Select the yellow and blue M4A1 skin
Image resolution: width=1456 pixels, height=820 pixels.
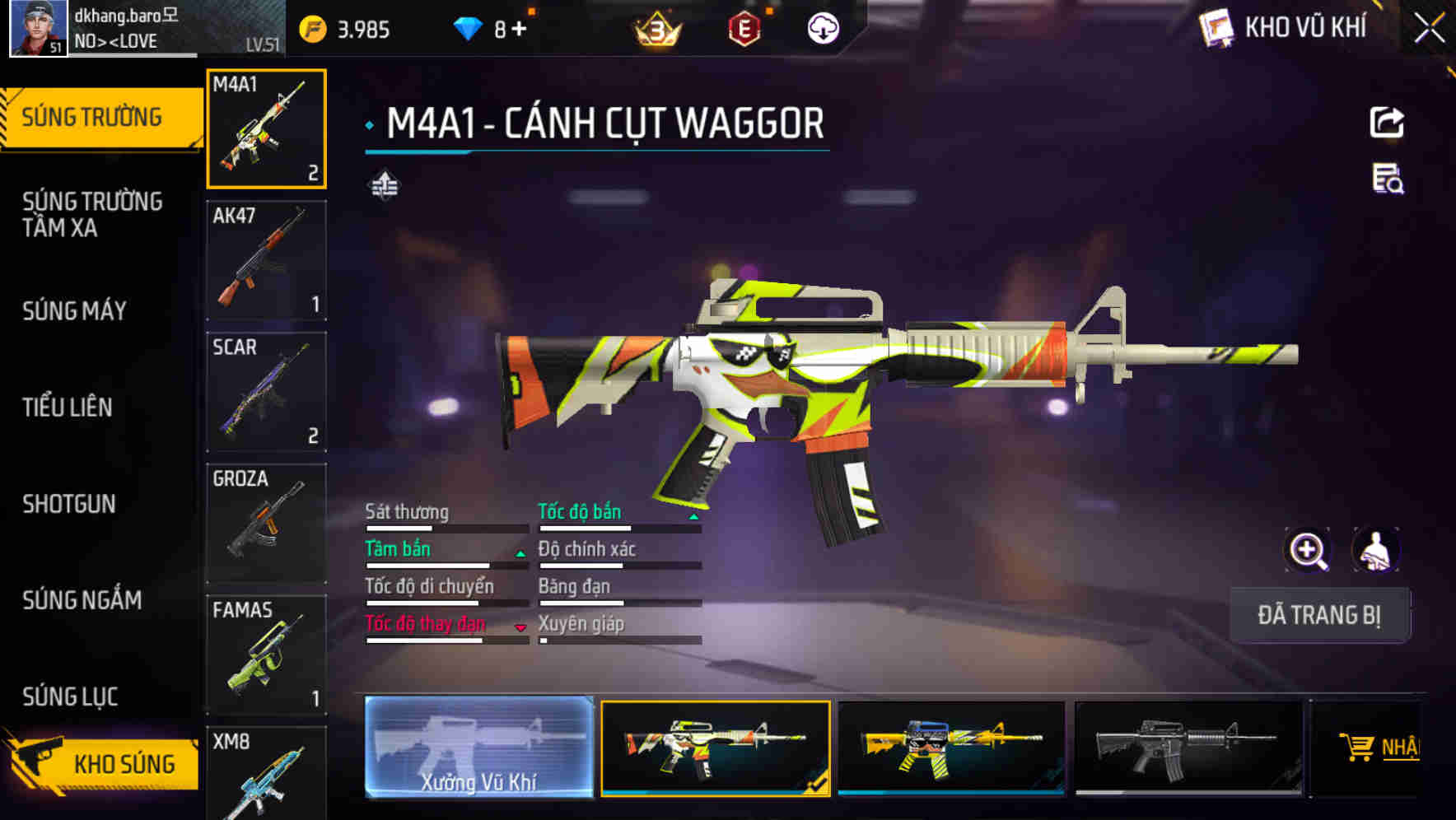click(951, 748)
